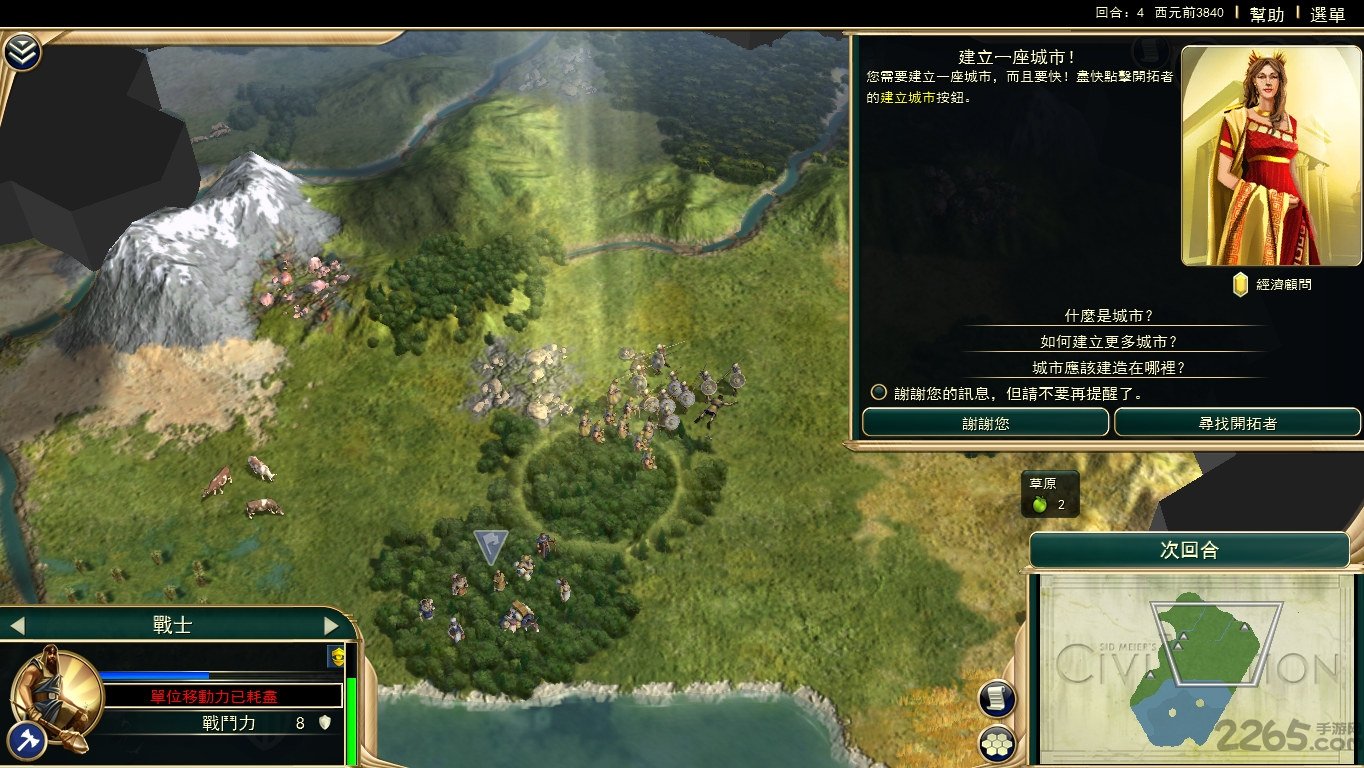Click the grassland apple yield toggle
Screen dimensions: 1364x768
pyautogui.click(x=1041, y=502)
